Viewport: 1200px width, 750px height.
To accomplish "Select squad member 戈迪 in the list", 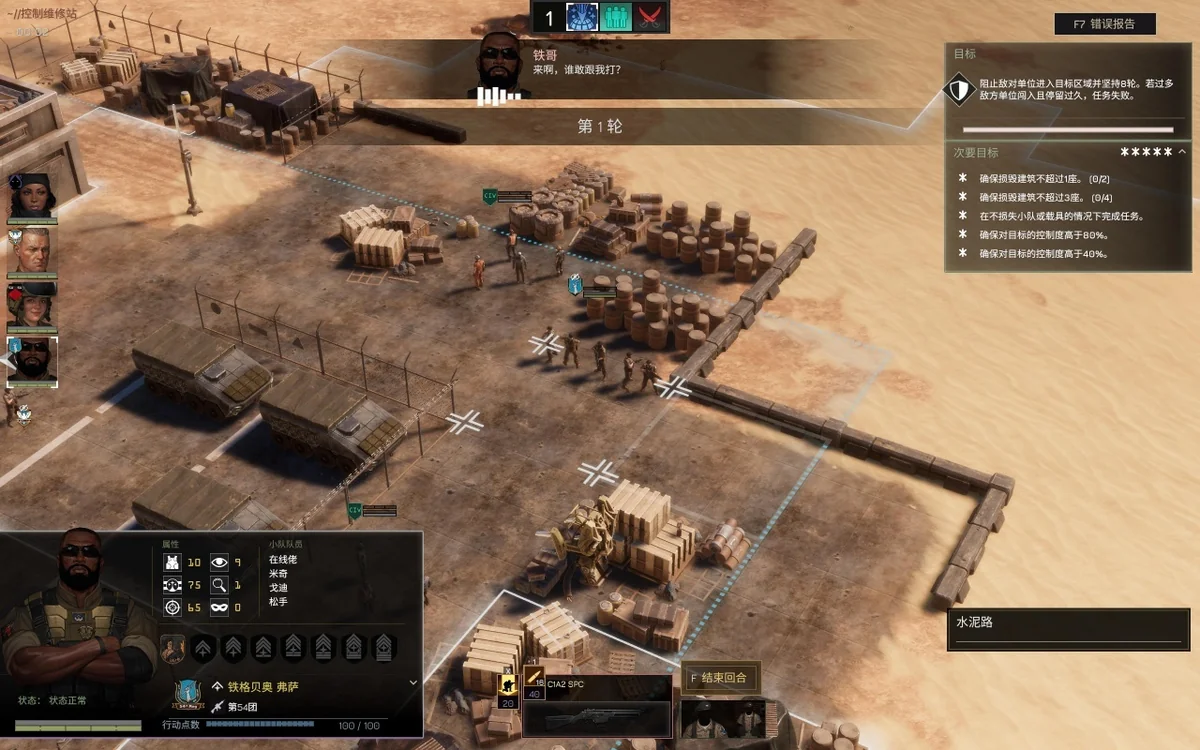I will (x=277, y=587).
